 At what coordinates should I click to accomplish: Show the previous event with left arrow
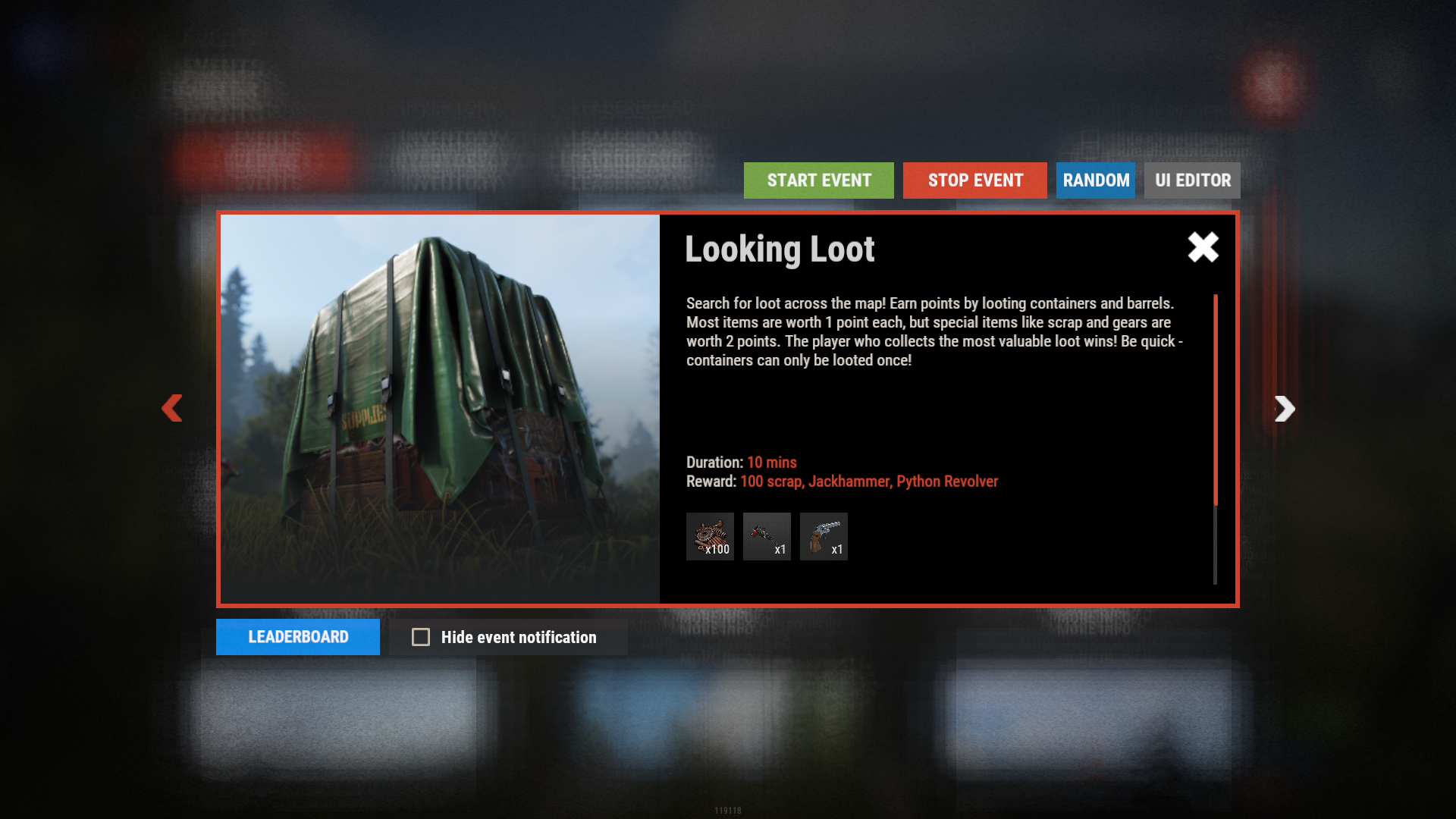pyautogui.click(x=172, y=408)
